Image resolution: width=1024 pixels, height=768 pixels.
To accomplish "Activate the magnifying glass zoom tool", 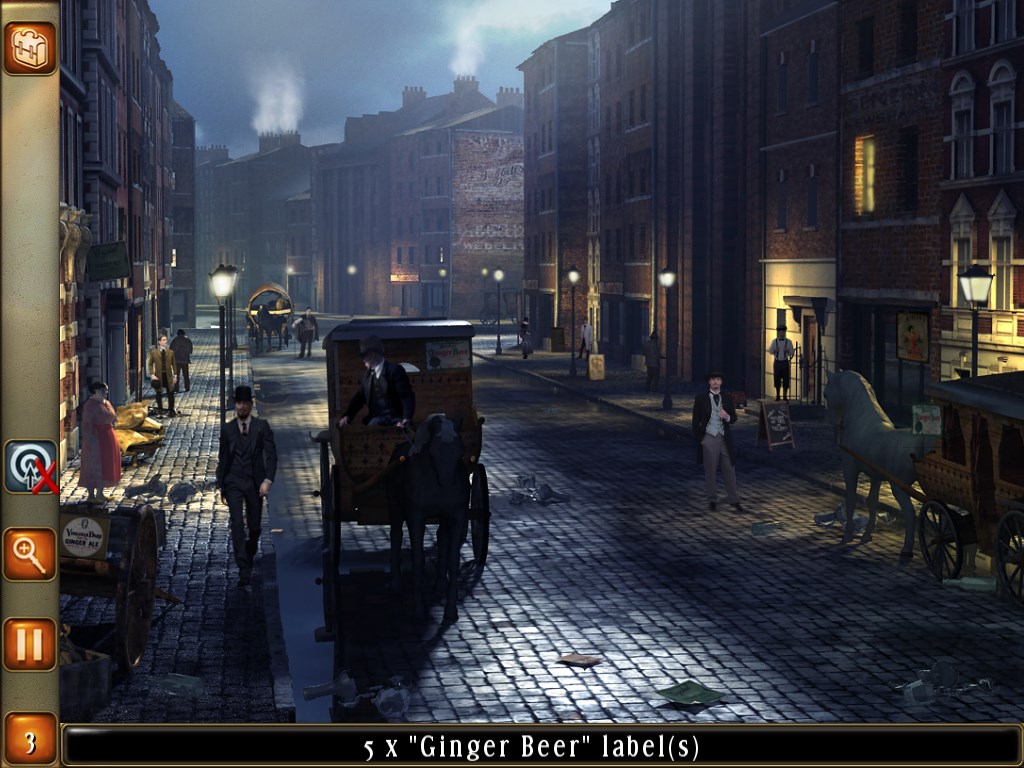I will tap(29, 554).
